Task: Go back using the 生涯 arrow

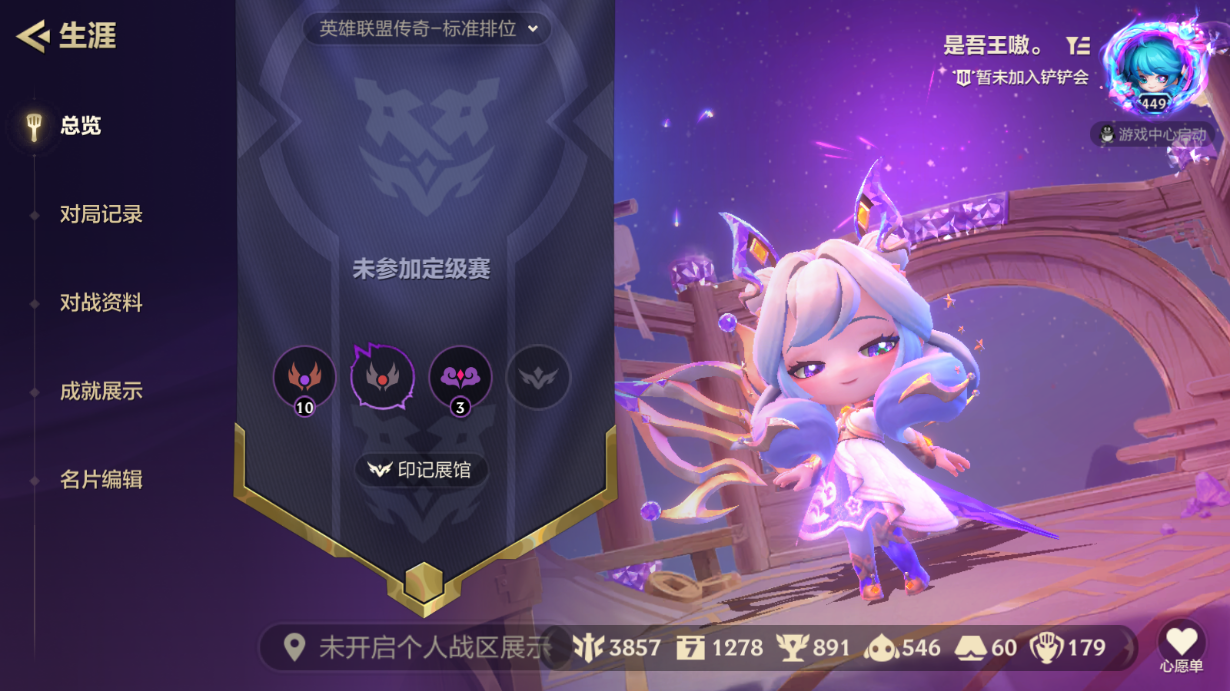Action: (33, 37)
